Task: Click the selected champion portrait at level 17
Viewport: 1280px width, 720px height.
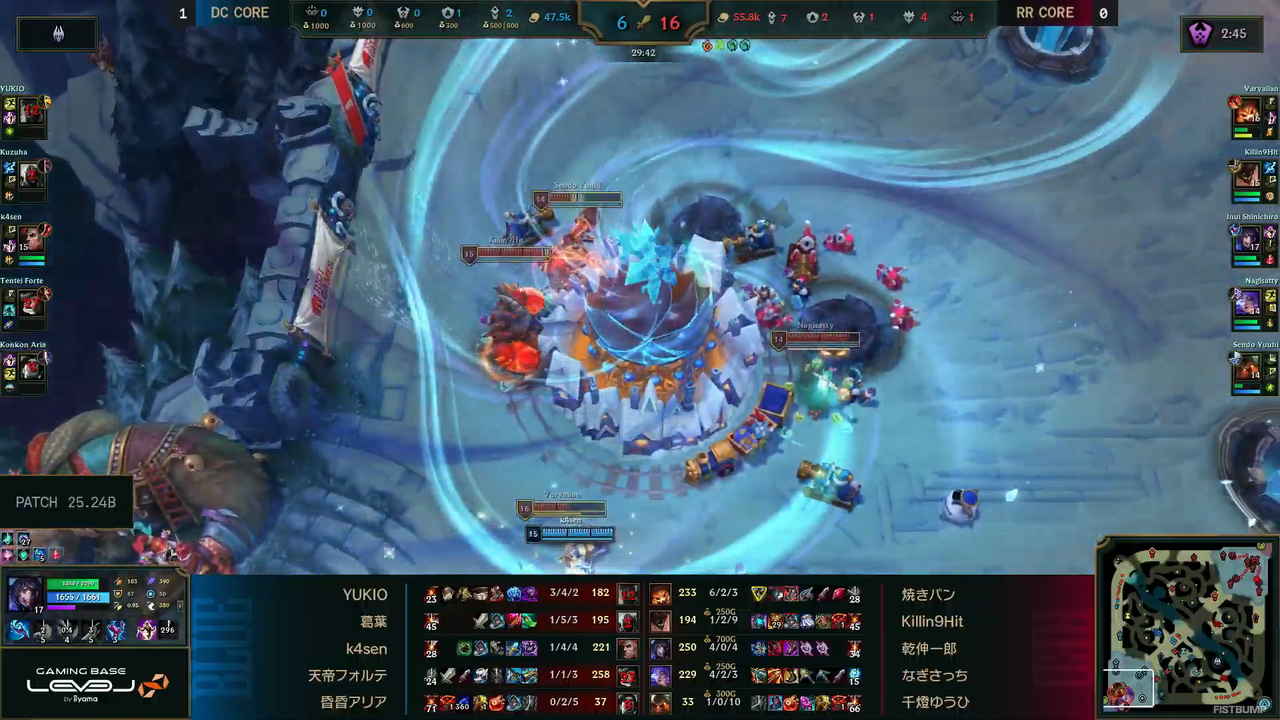Action: [x=25, y=592]
